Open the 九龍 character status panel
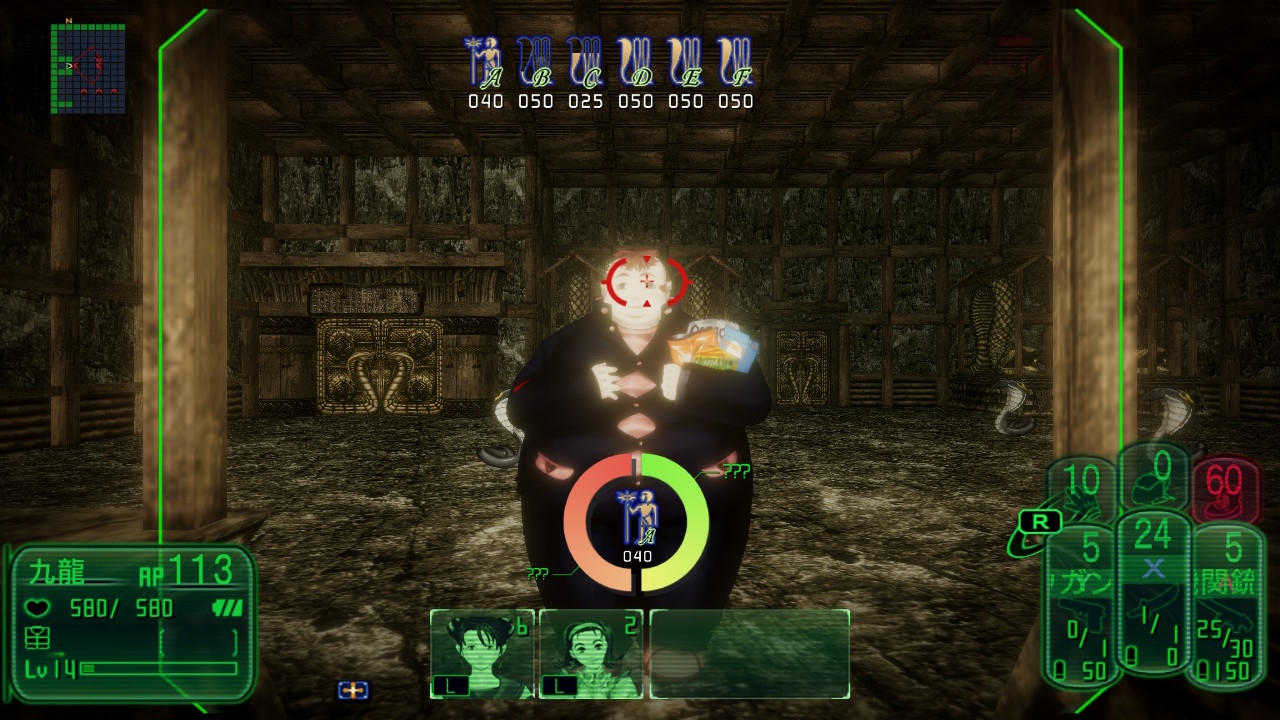 coord(132,620)
